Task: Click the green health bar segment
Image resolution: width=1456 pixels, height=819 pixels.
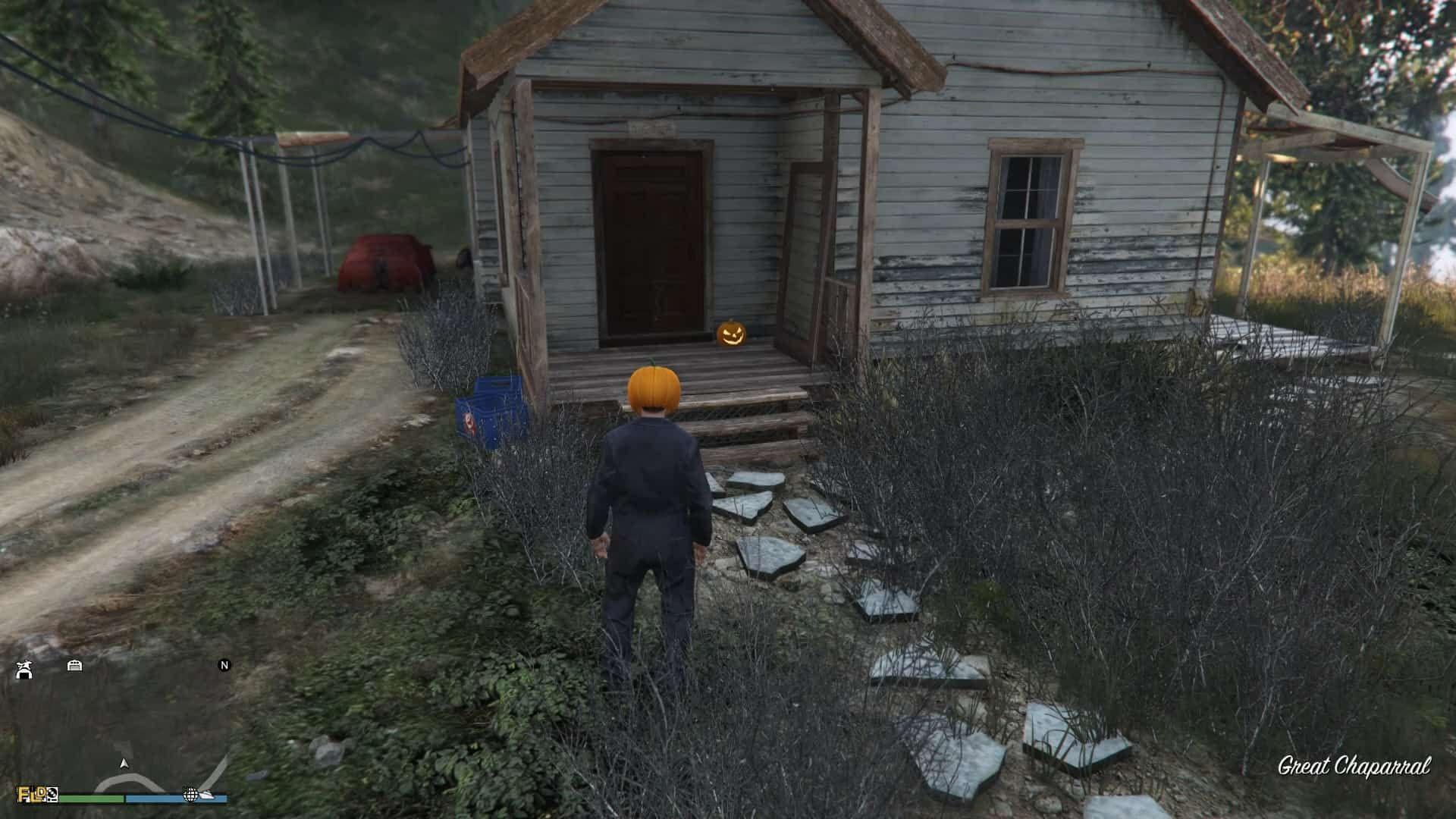Action: 90,797
